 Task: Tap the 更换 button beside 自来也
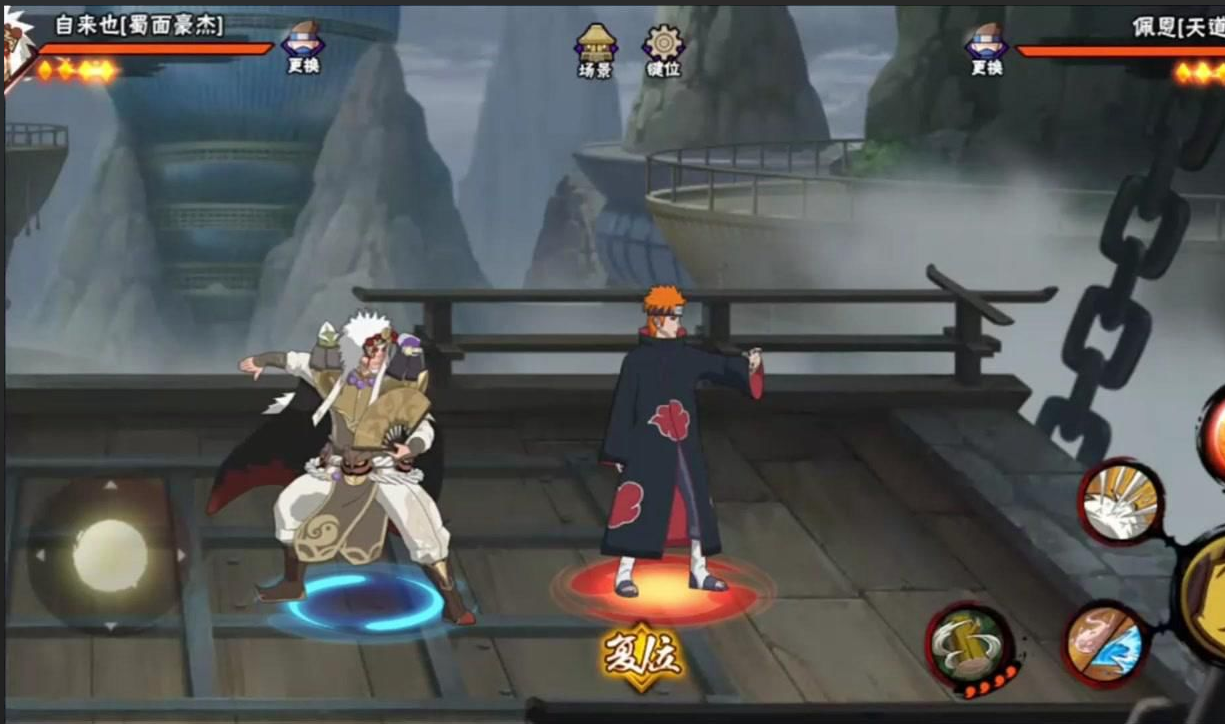click(x=302, y=47)
